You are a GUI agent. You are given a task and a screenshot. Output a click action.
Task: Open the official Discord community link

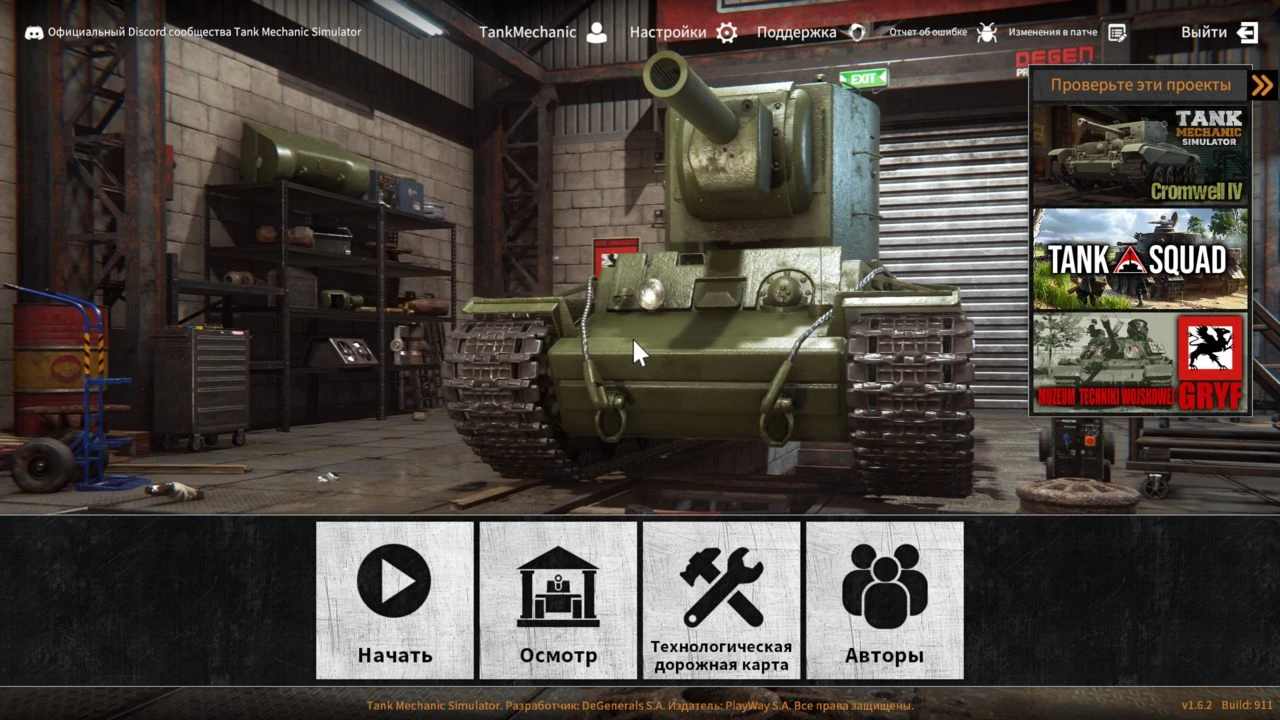click(x=193, y=32)
